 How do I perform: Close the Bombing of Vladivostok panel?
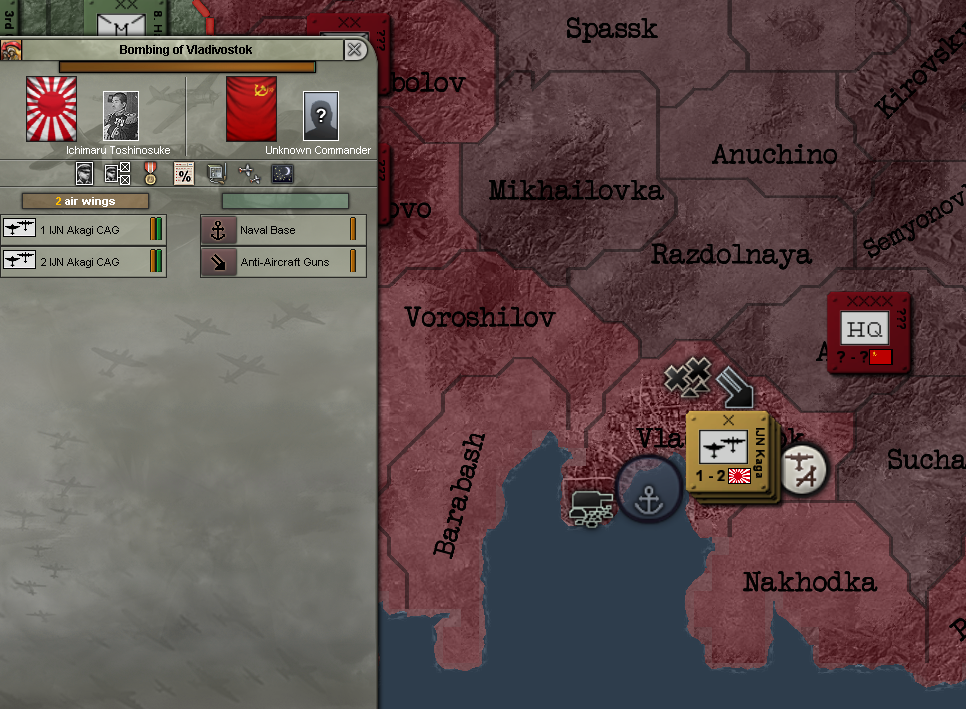[355, 50]
